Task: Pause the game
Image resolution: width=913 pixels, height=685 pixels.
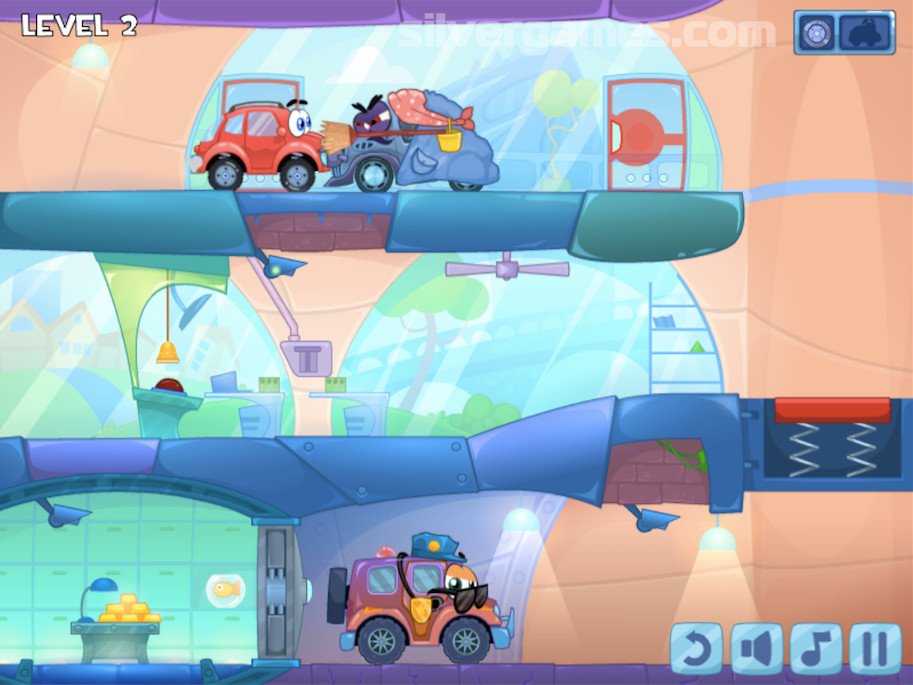Action: click(x=876, y=648)
